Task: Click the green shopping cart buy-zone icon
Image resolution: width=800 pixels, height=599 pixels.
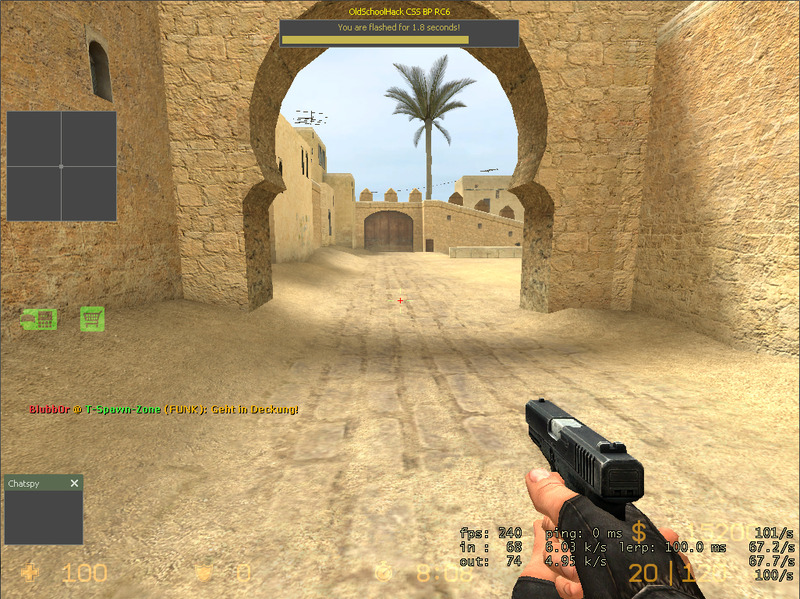Action: [92, 319]
